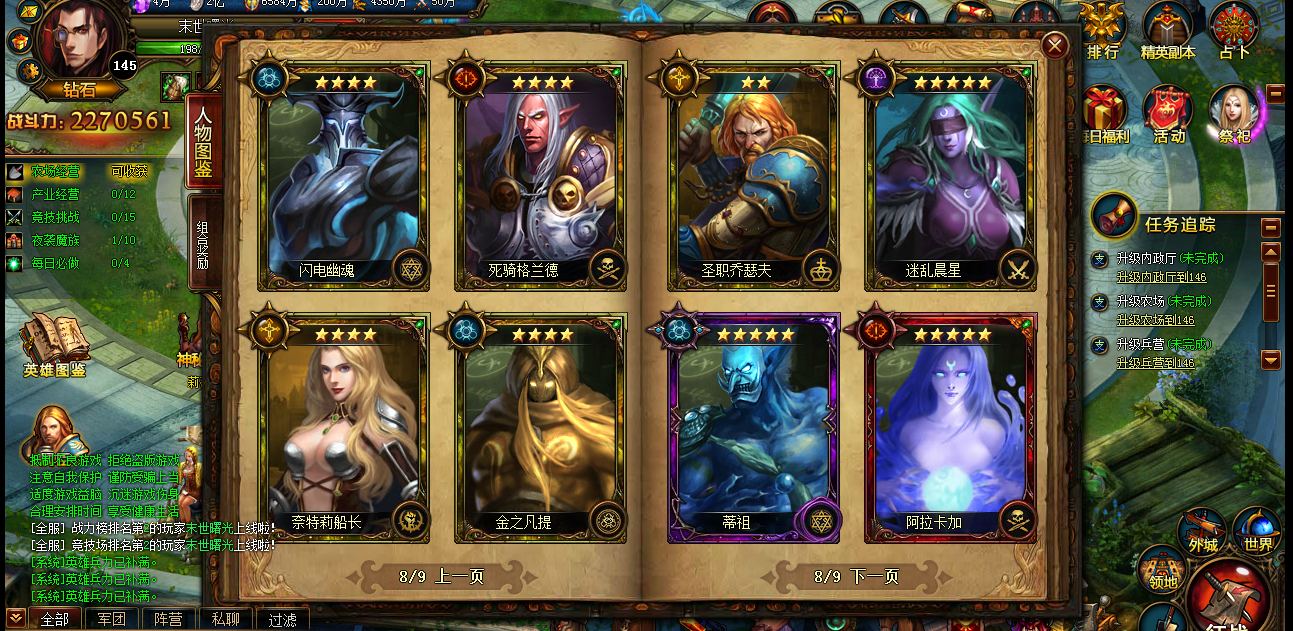Switch to the 人物图鉴 tab
This screenshot has width=1293, height=631.
coord(203,141)
